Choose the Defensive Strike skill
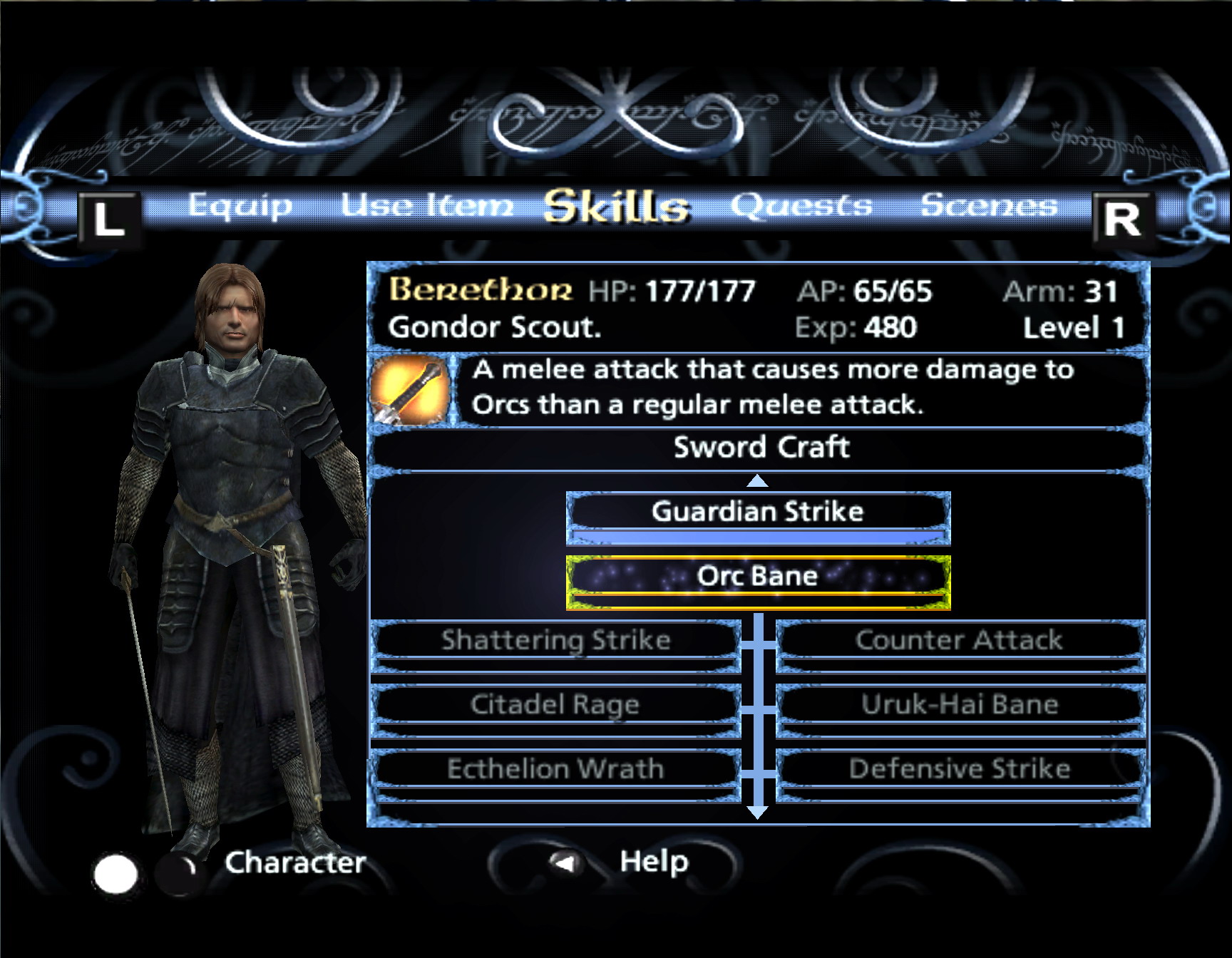1232x958 pixels. tap(960, 769)
